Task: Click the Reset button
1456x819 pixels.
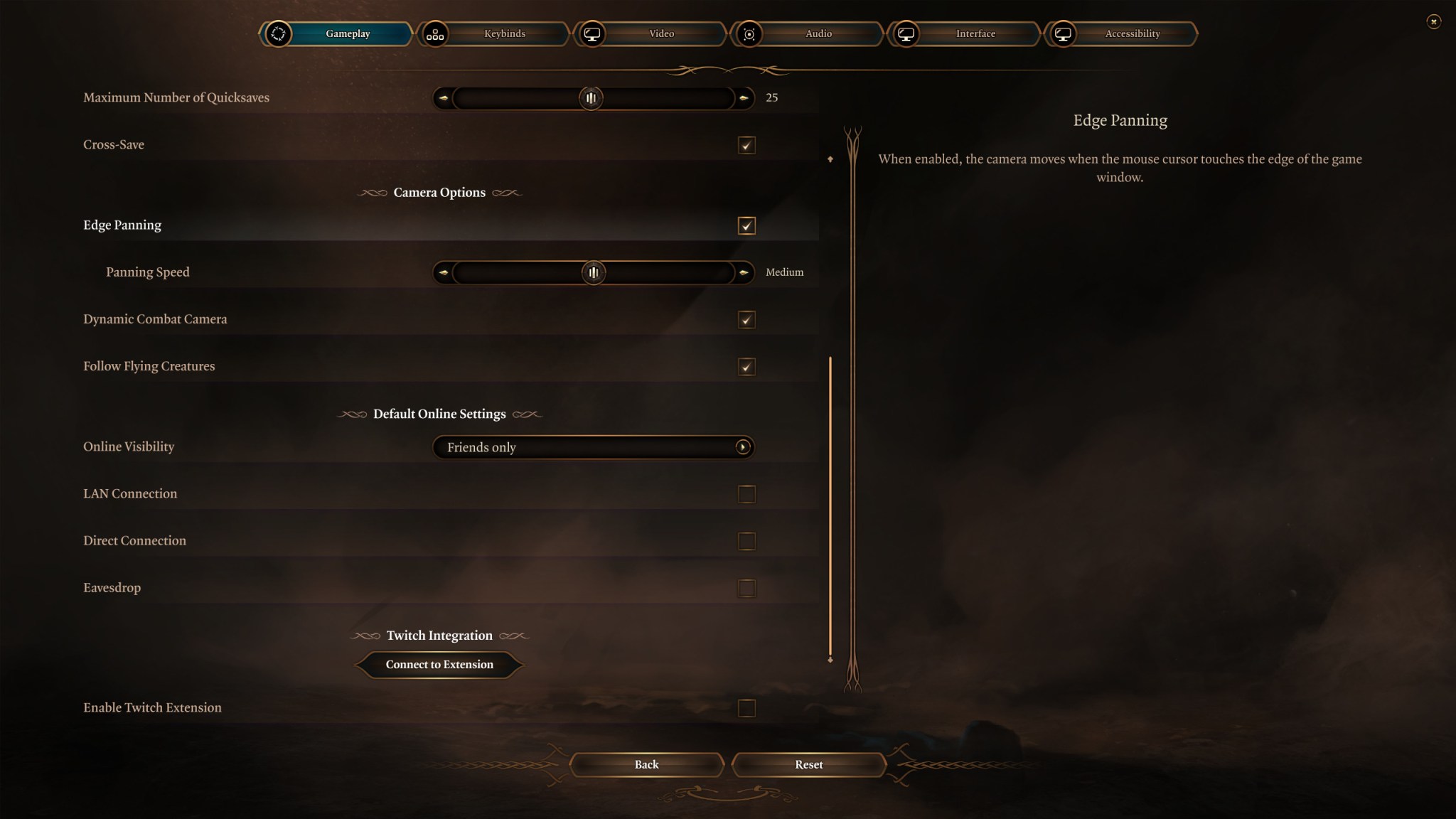Action: coord(809,764)
